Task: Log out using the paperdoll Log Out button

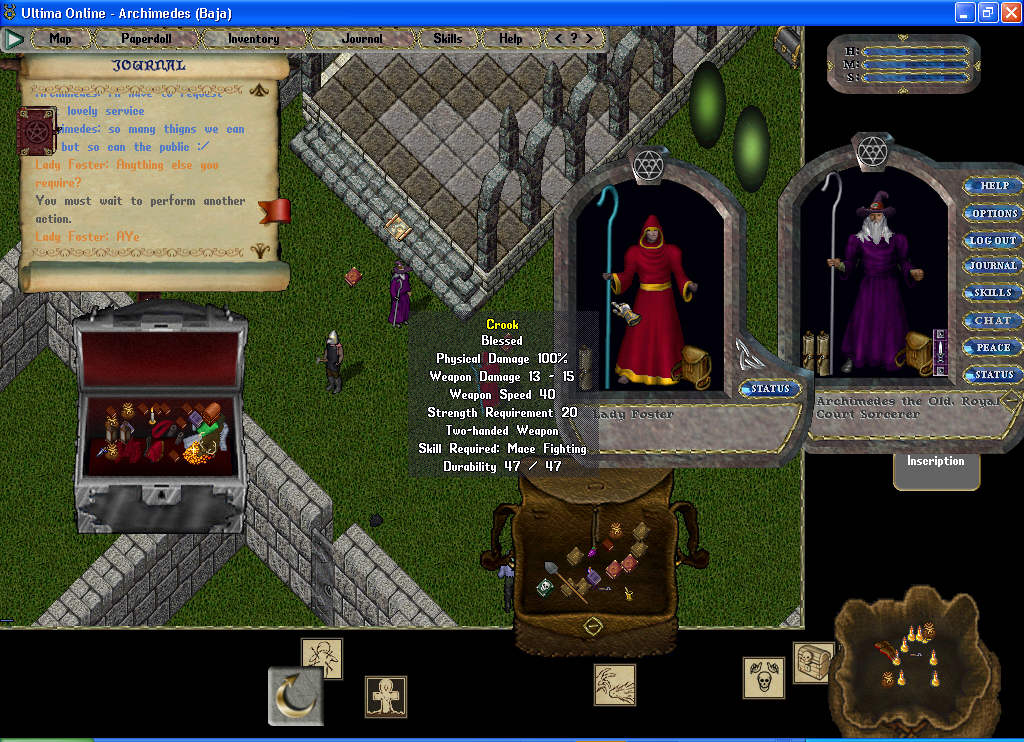Action: 993,240
